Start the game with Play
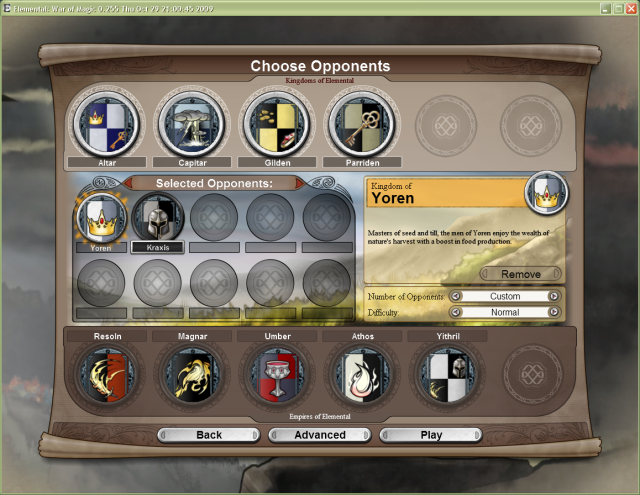The width and height of the screenshot is (640, 495). [431, 435]
